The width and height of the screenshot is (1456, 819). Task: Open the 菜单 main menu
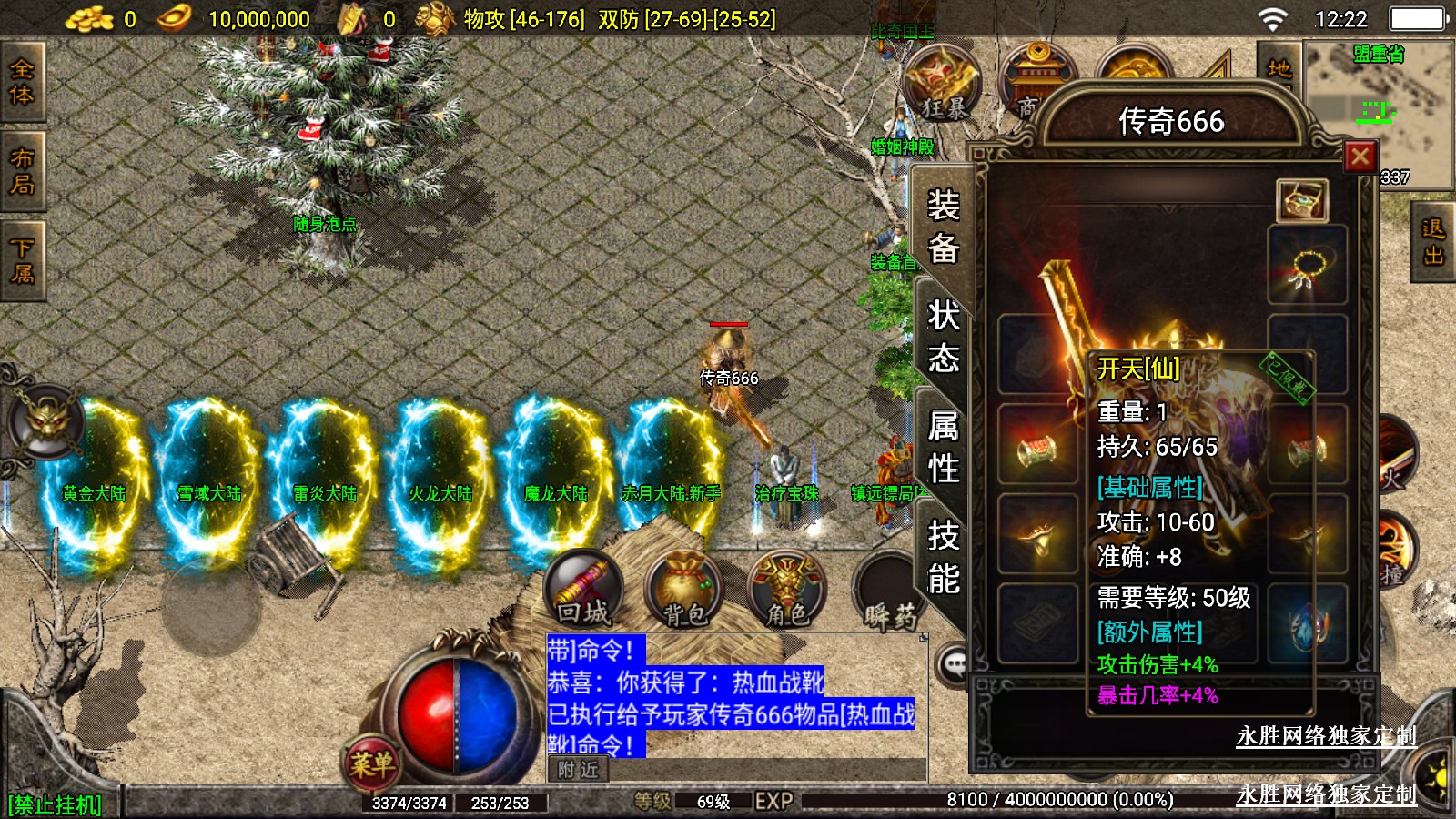coord(371,763)
